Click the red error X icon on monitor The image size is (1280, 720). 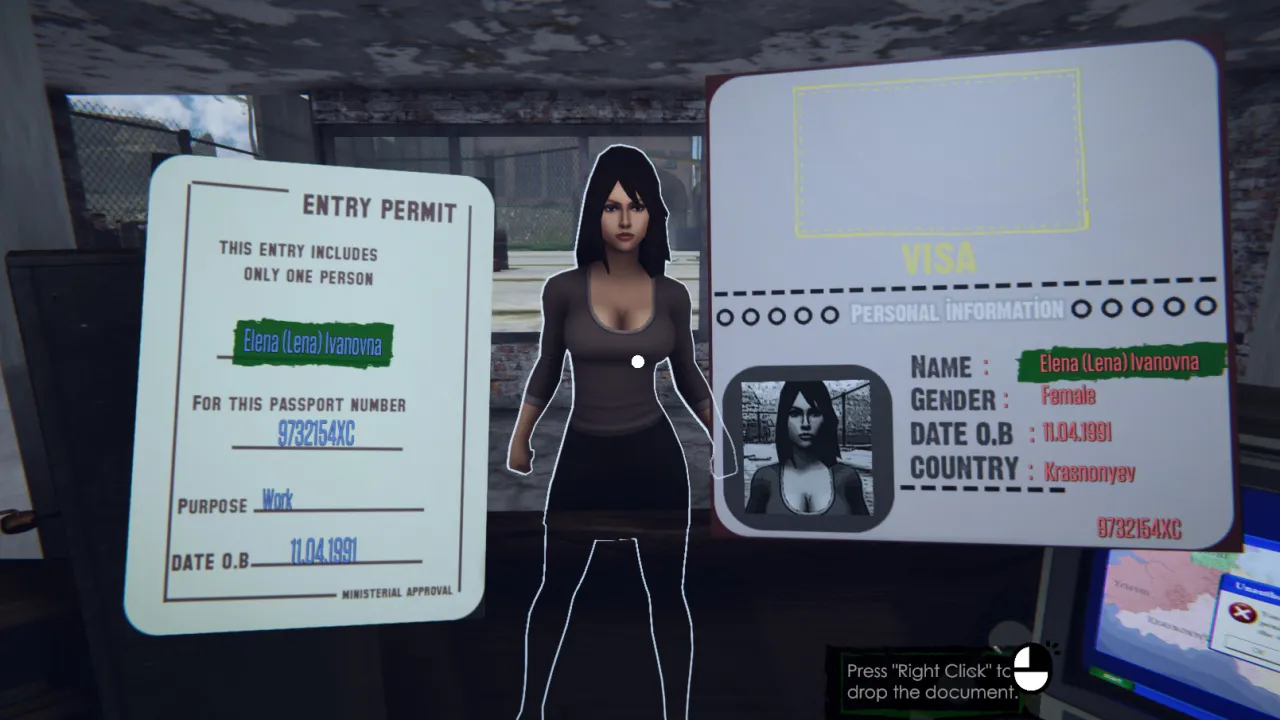[1242, 612]
